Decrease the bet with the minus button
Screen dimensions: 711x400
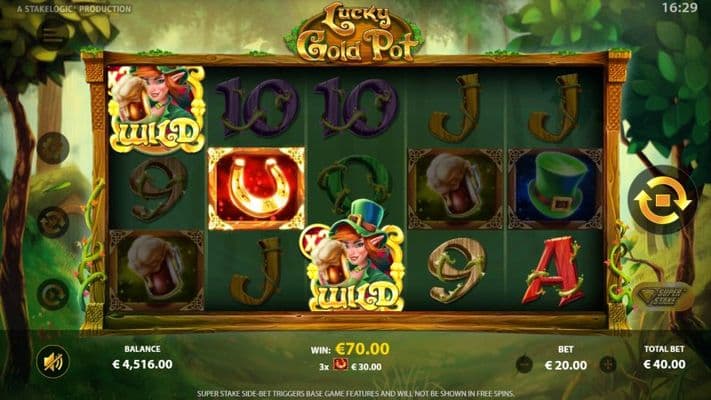(524, 365)
